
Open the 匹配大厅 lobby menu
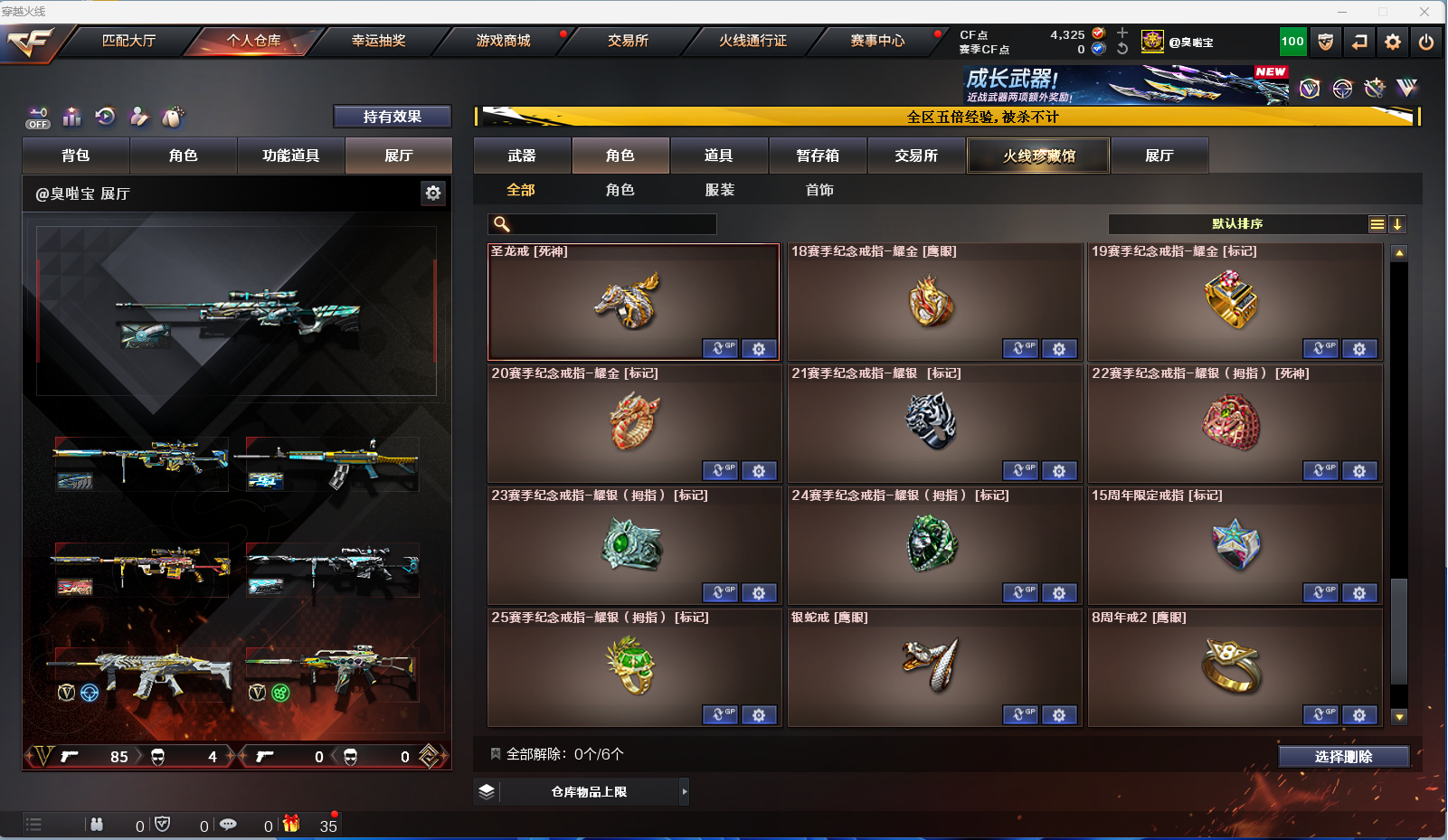click(128, 41)
